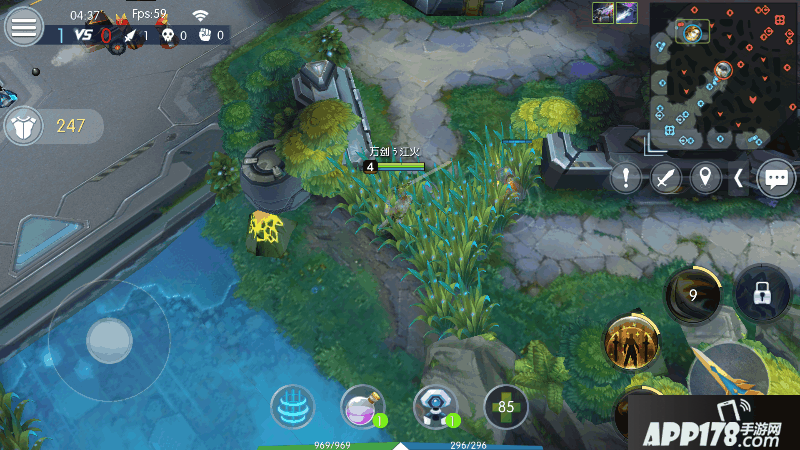The image size is (800, 450).
Task: Use the purple potion item
Action: (362, 407)
